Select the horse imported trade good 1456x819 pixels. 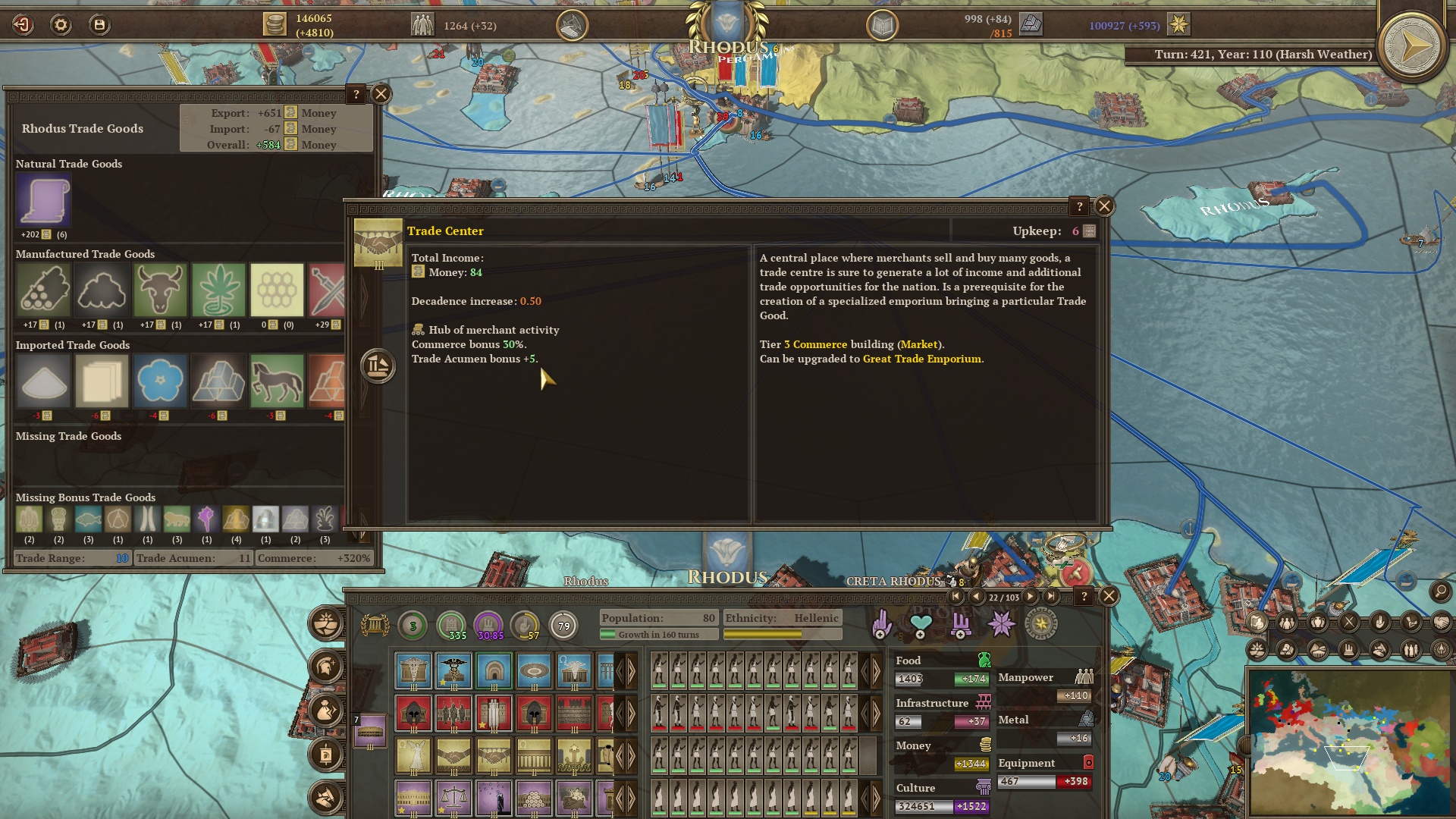click(277, 381)
